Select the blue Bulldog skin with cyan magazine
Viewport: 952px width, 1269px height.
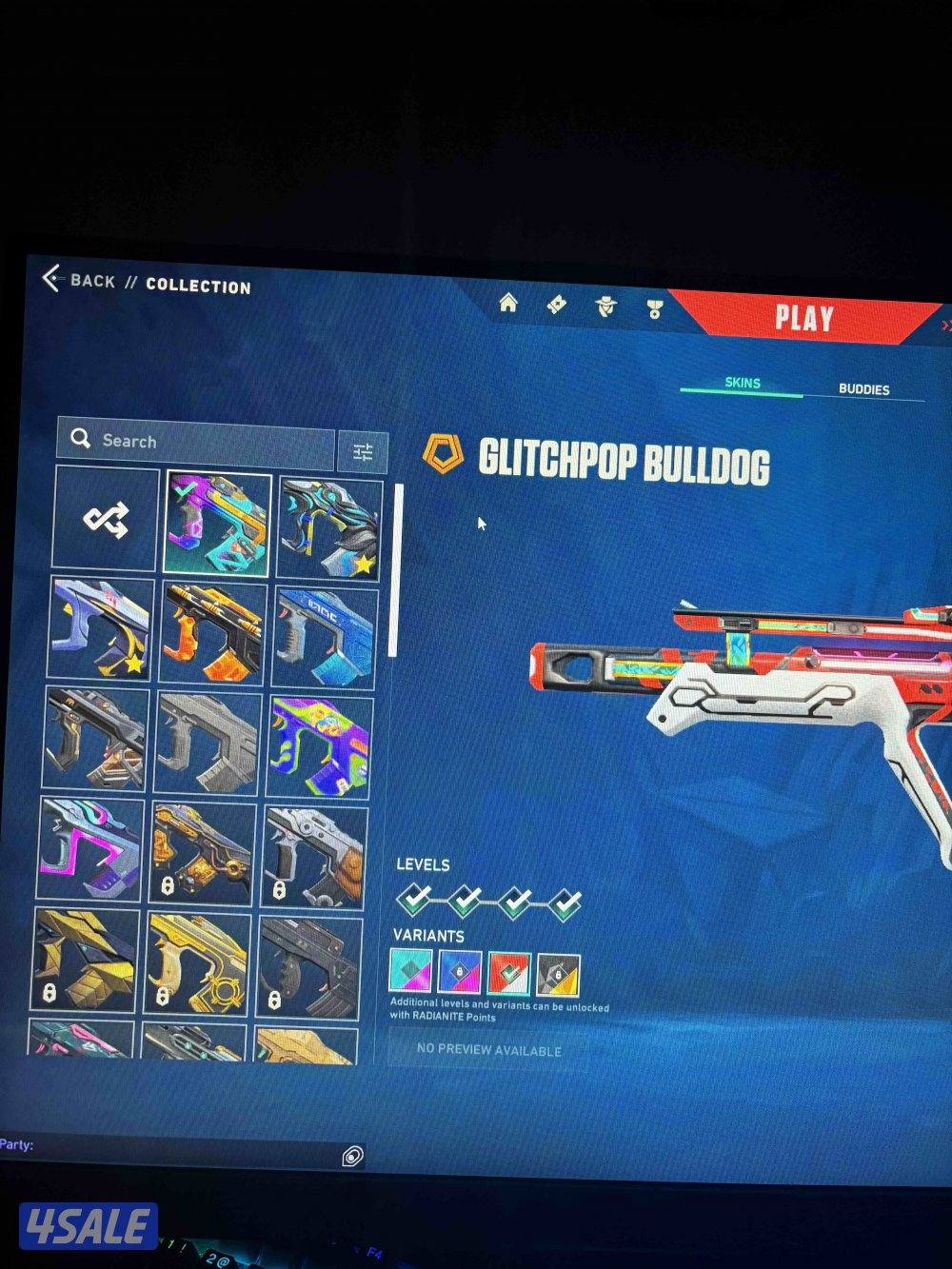tap(324, 637)
